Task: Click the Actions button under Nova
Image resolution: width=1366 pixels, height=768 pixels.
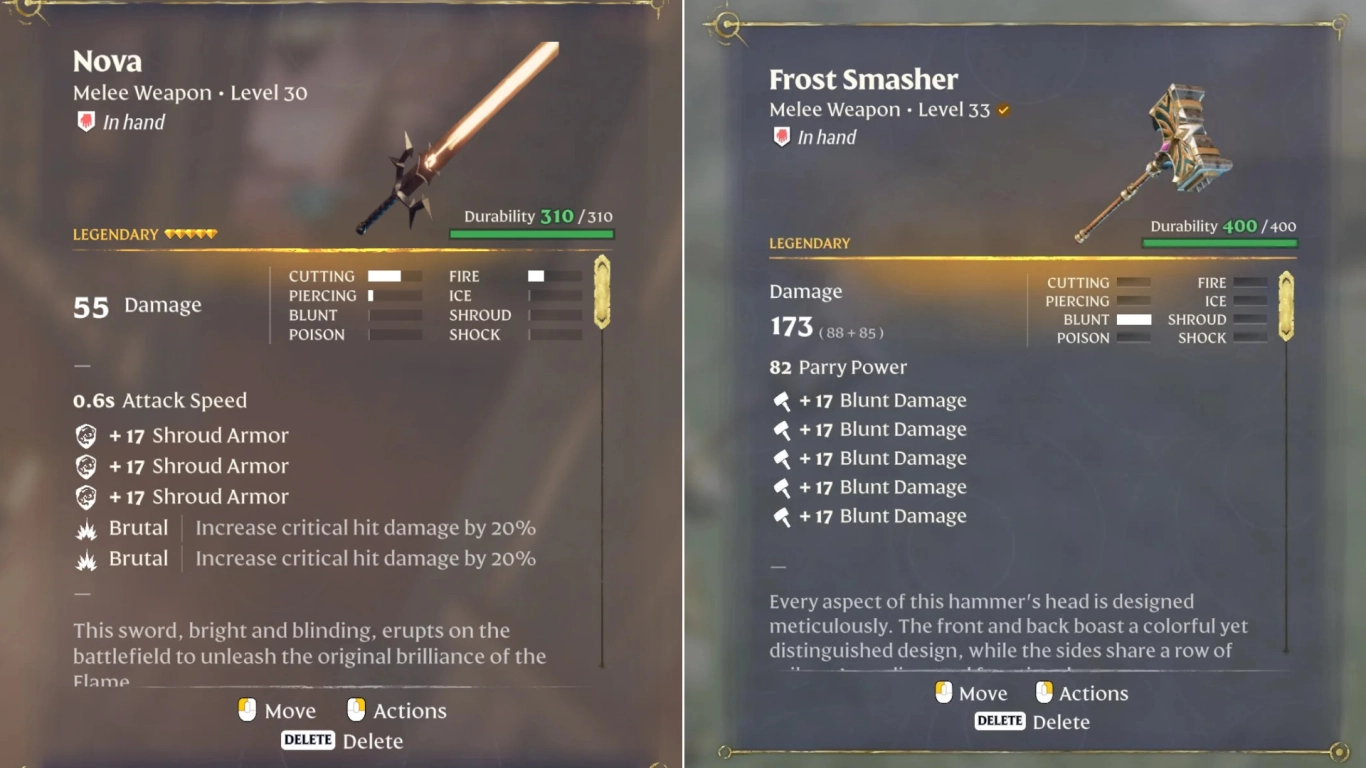Action: pos(397,710)
